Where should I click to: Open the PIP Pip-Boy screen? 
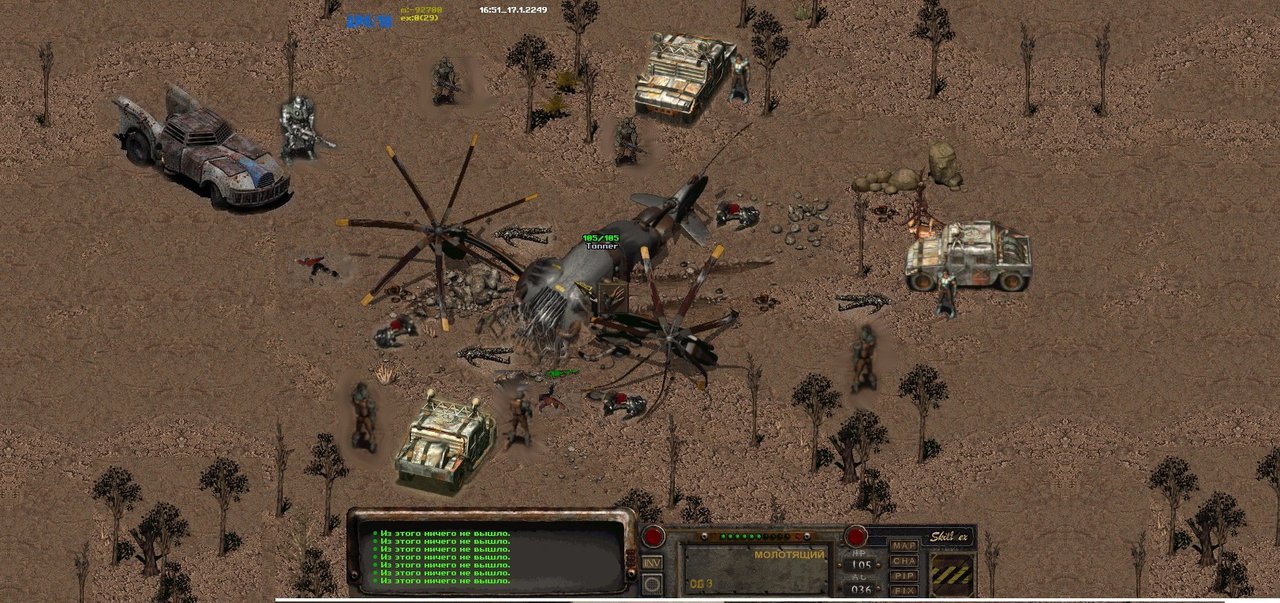903,576
